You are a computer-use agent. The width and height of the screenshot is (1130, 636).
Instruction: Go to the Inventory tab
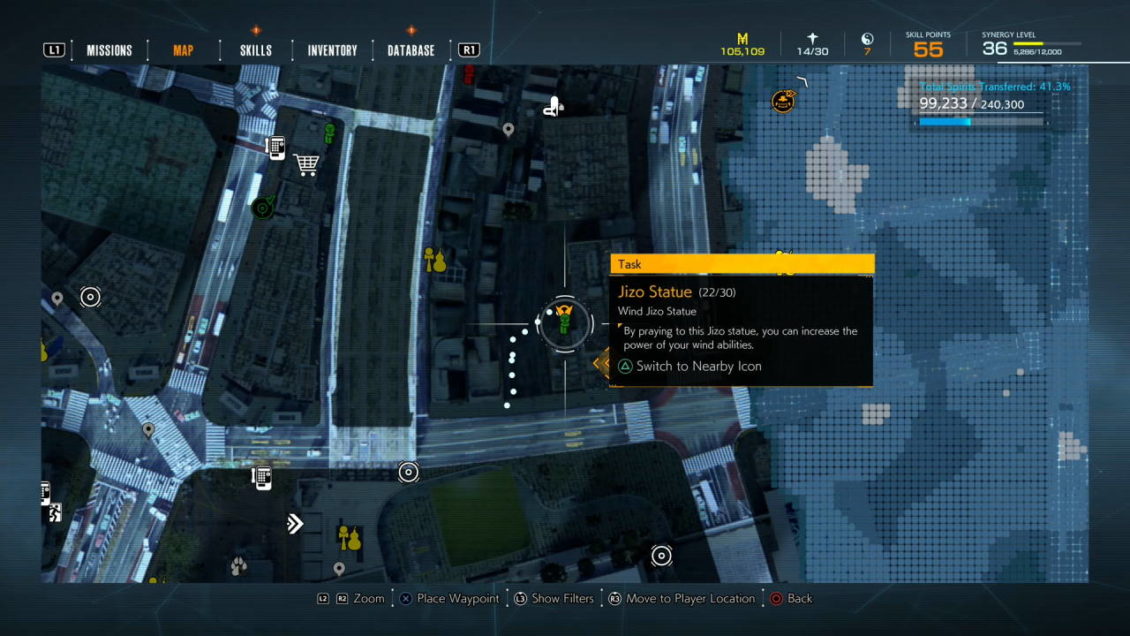point(332,51)
